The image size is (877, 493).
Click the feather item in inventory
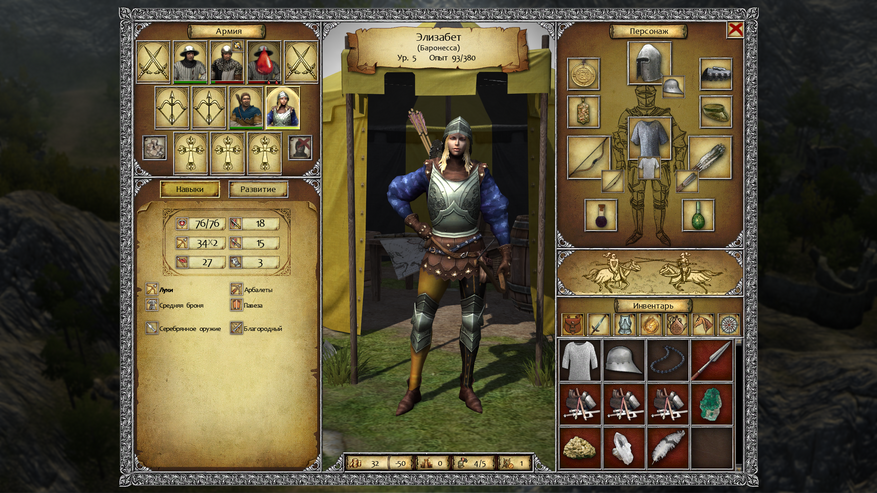[667, 448]
